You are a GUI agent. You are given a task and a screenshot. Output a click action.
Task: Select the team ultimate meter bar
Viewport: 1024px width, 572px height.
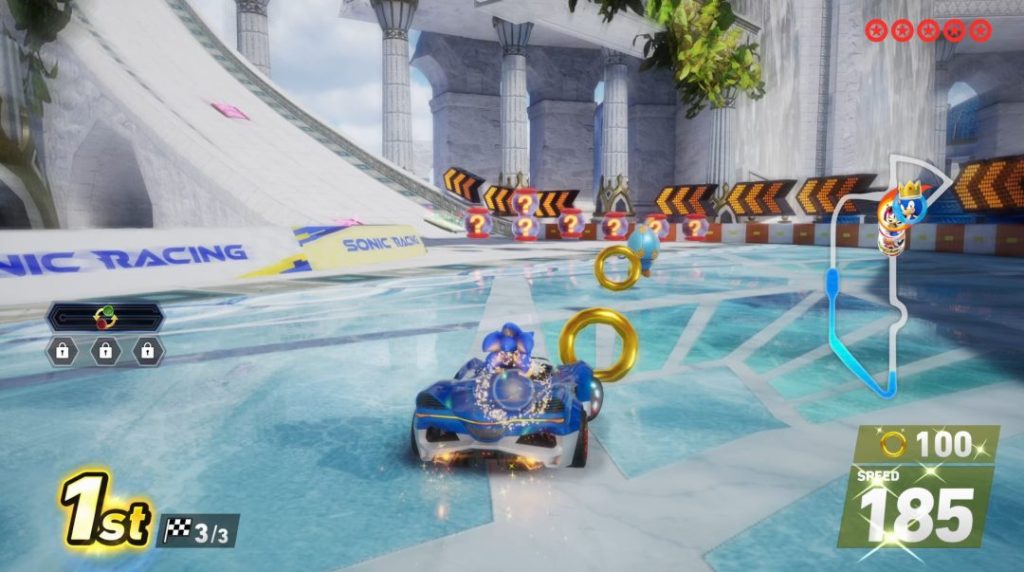(x=104, y=318)
